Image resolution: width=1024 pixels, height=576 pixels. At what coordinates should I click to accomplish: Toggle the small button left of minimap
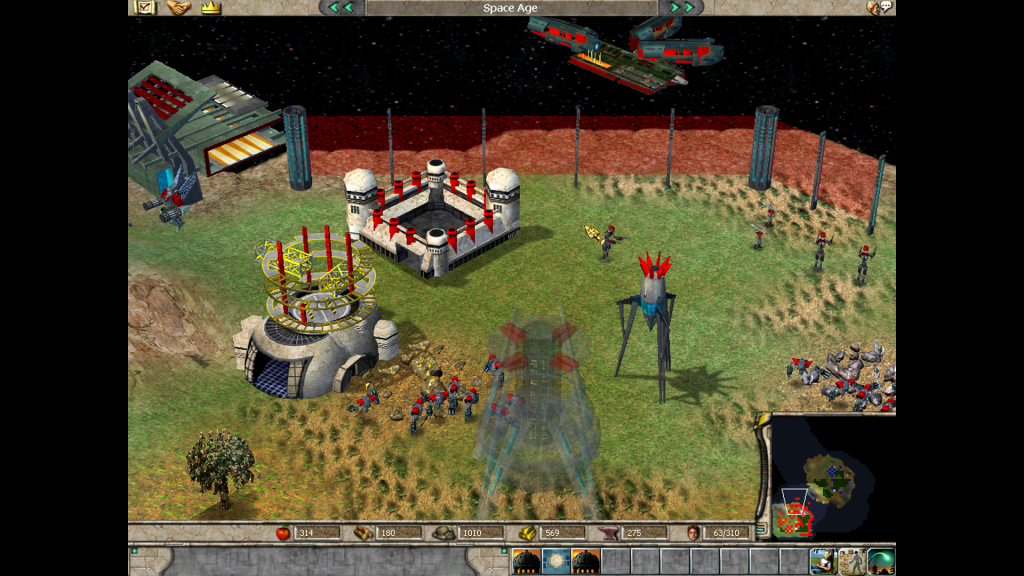[x=762, y=530]
